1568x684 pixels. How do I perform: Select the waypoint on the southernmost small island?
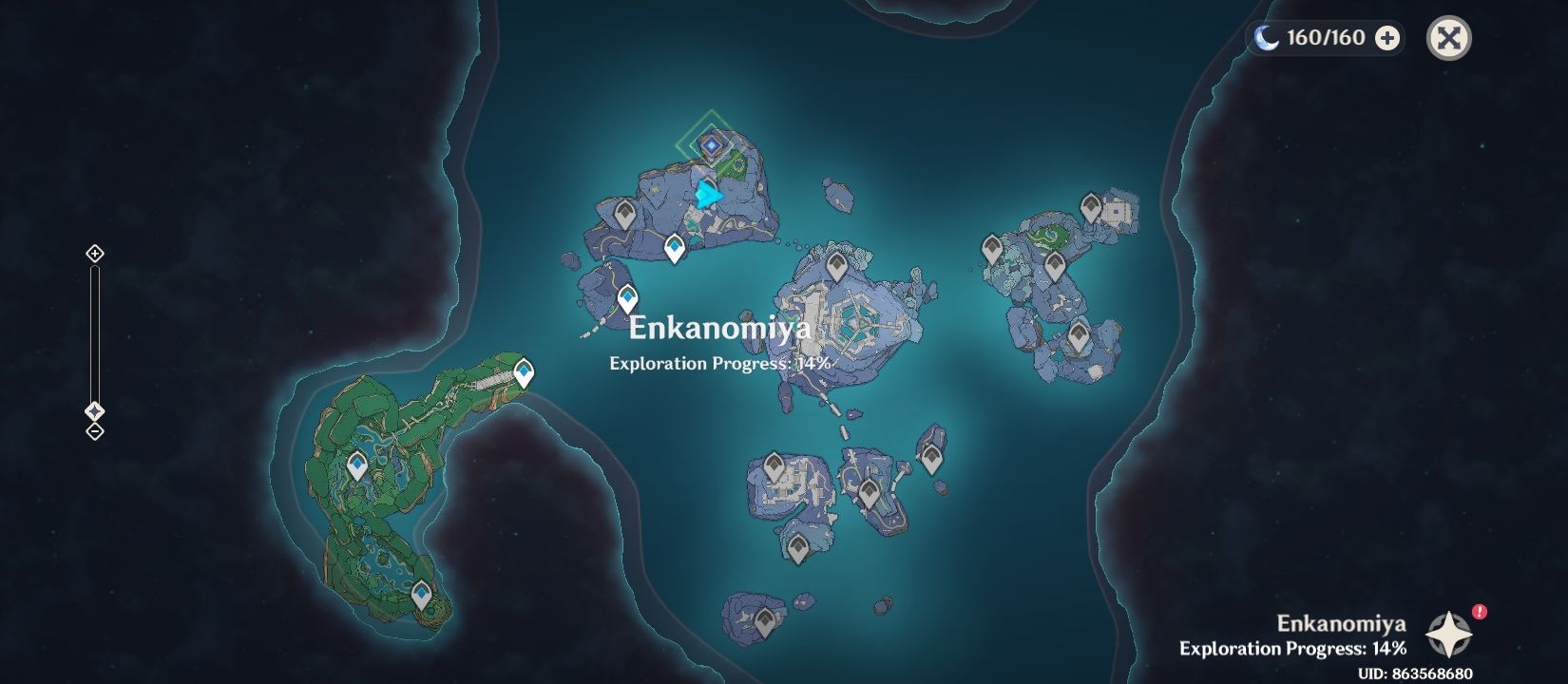point(766,618)
